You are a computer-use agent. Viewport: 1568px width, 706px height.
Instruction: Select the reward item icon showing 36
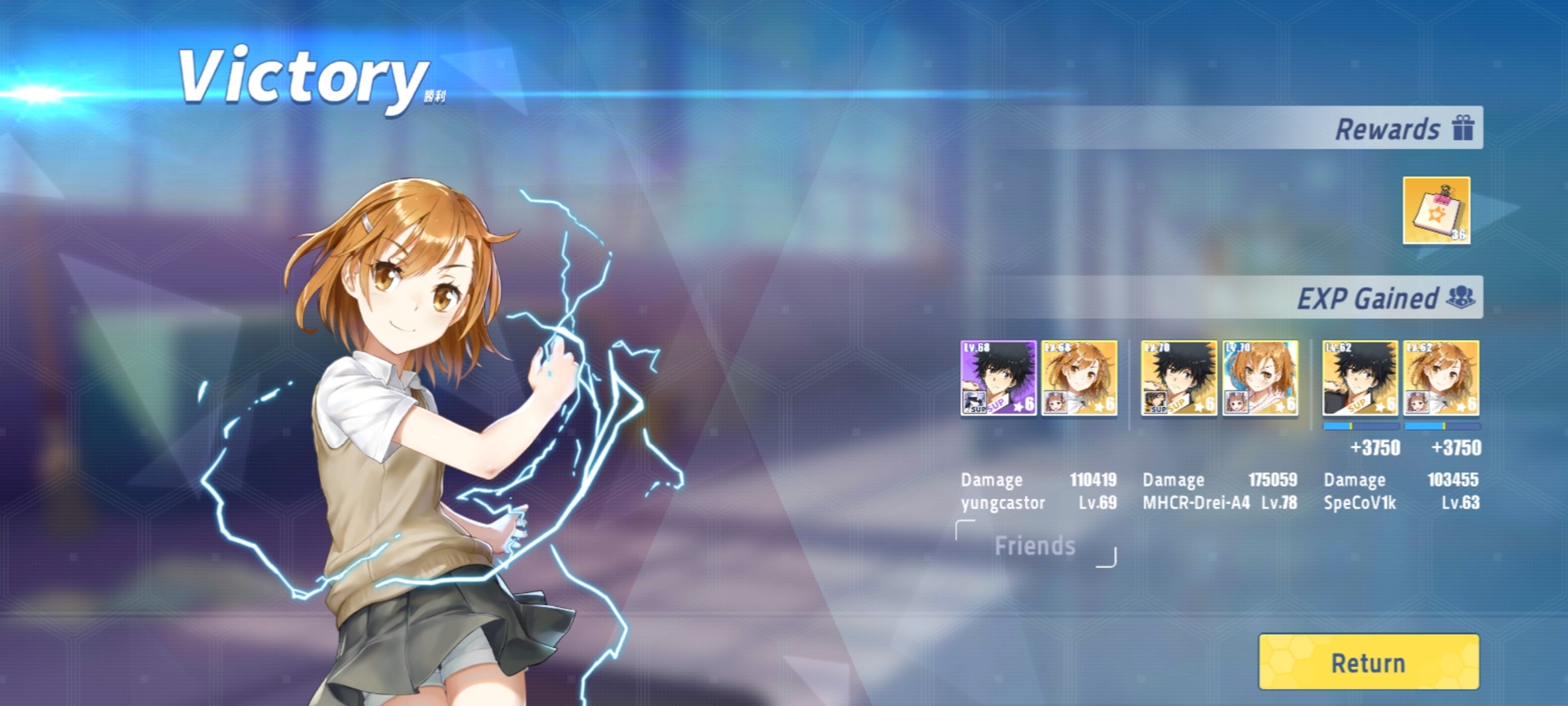click(1436, 210)
